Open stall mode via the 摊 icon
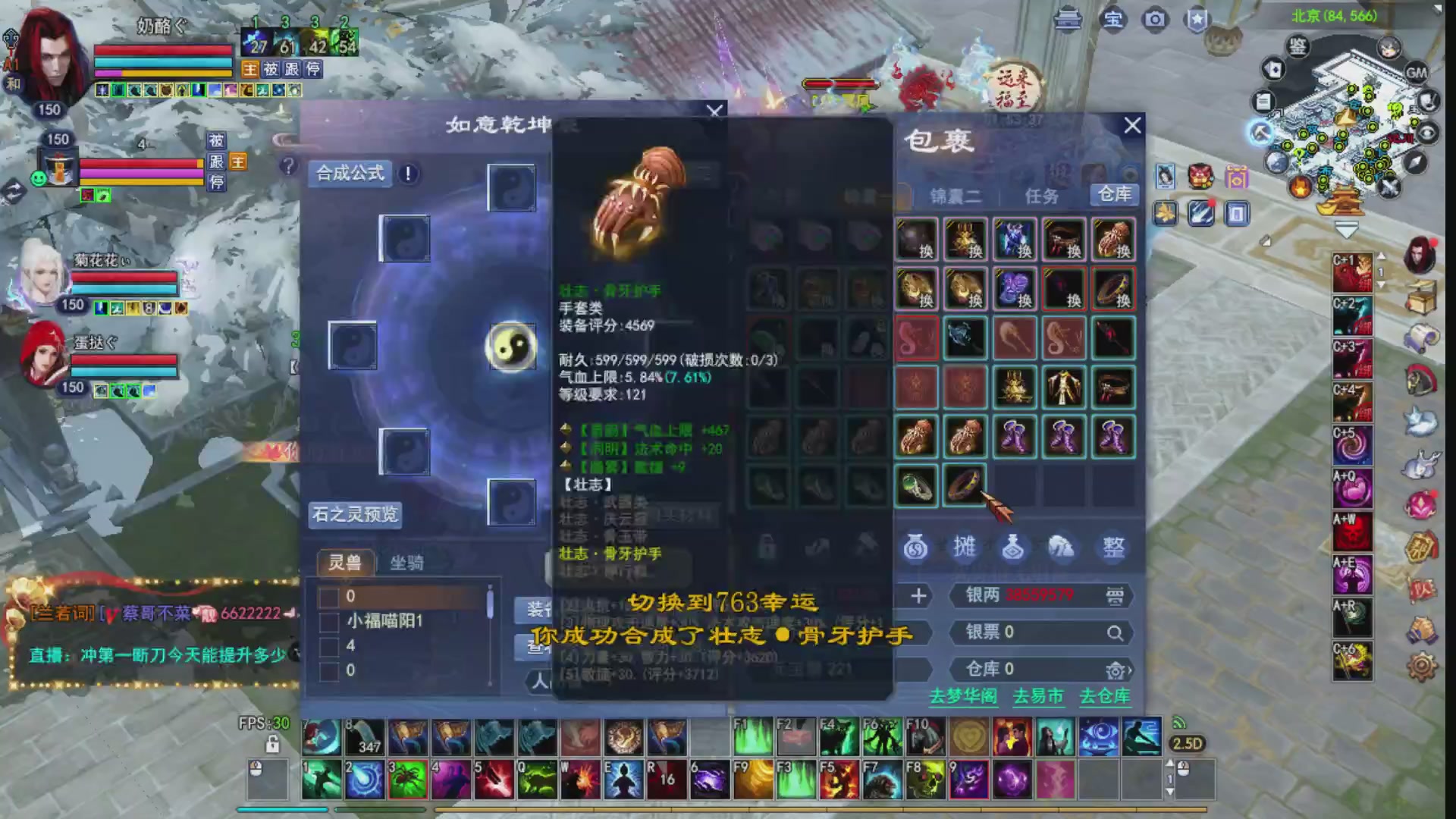1456x819 pixels. pos(965,548)
